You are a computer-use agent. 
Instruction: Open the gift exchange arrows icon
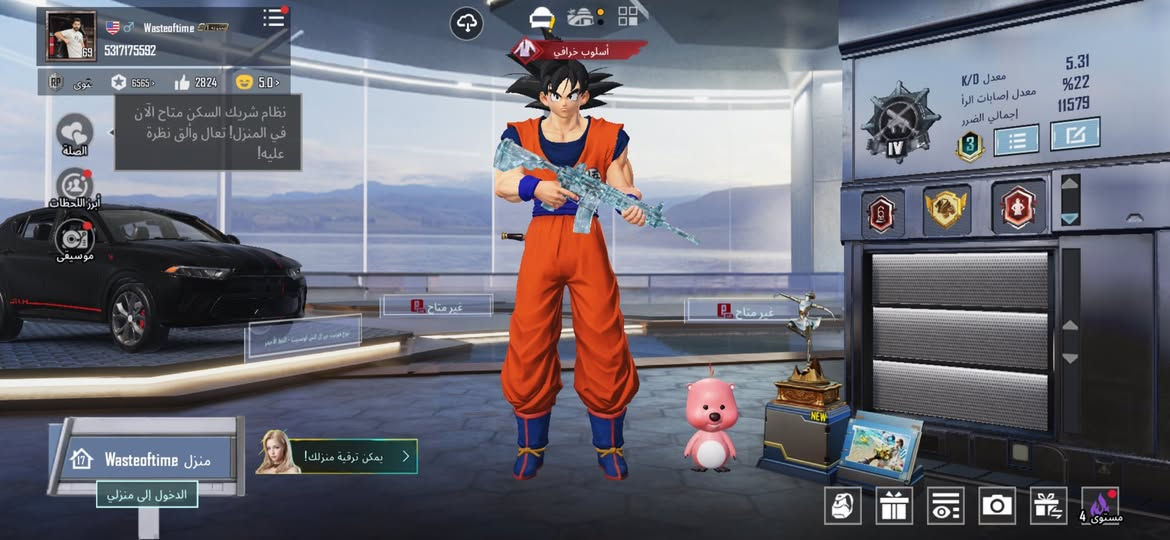point(1049,505)
